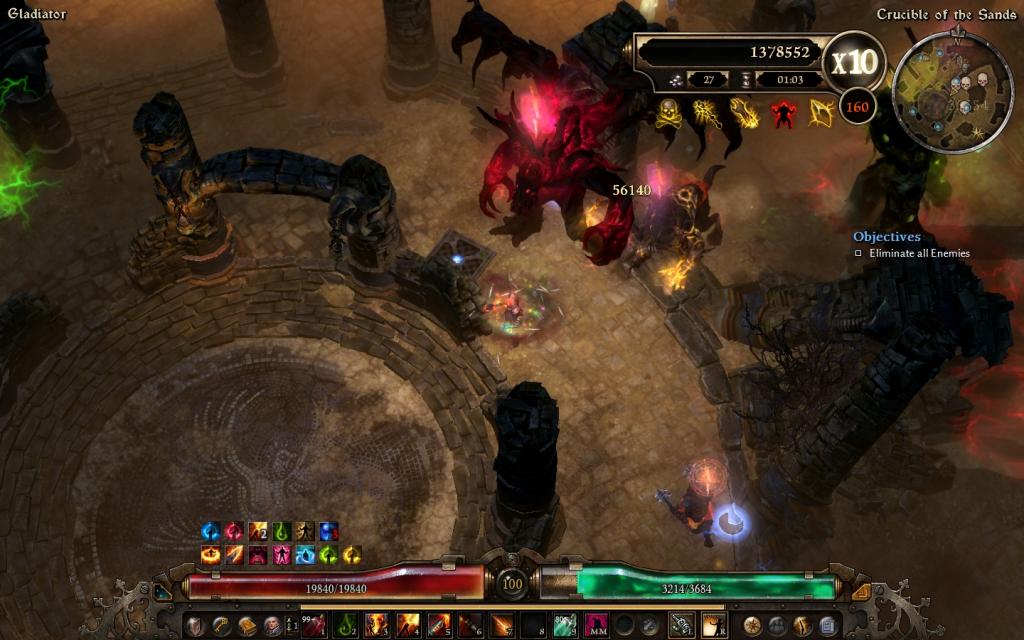The height and width of the screenshot is (640, 1024).
Task: Inspect the golden shield mutator icon
Action: pos(821,112)
